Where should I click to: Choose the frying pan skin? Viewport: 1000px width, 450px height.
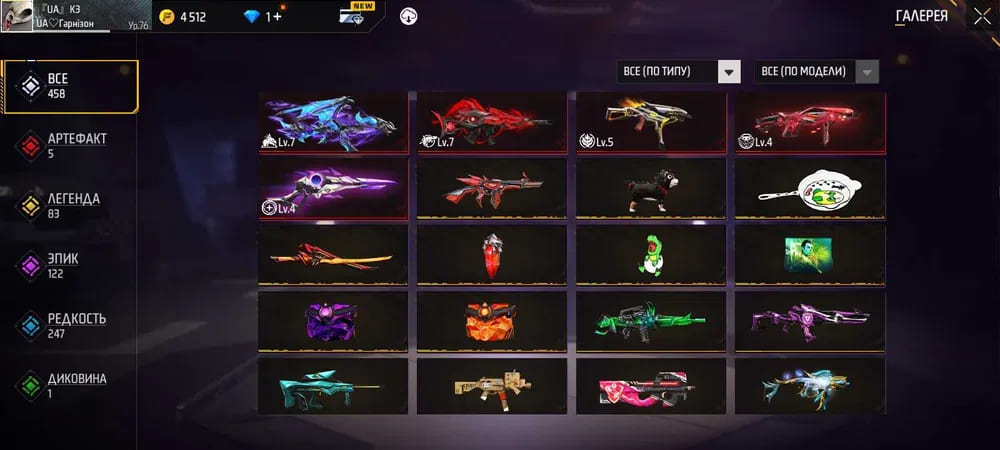pyautogui.click(x=810, y=189)
